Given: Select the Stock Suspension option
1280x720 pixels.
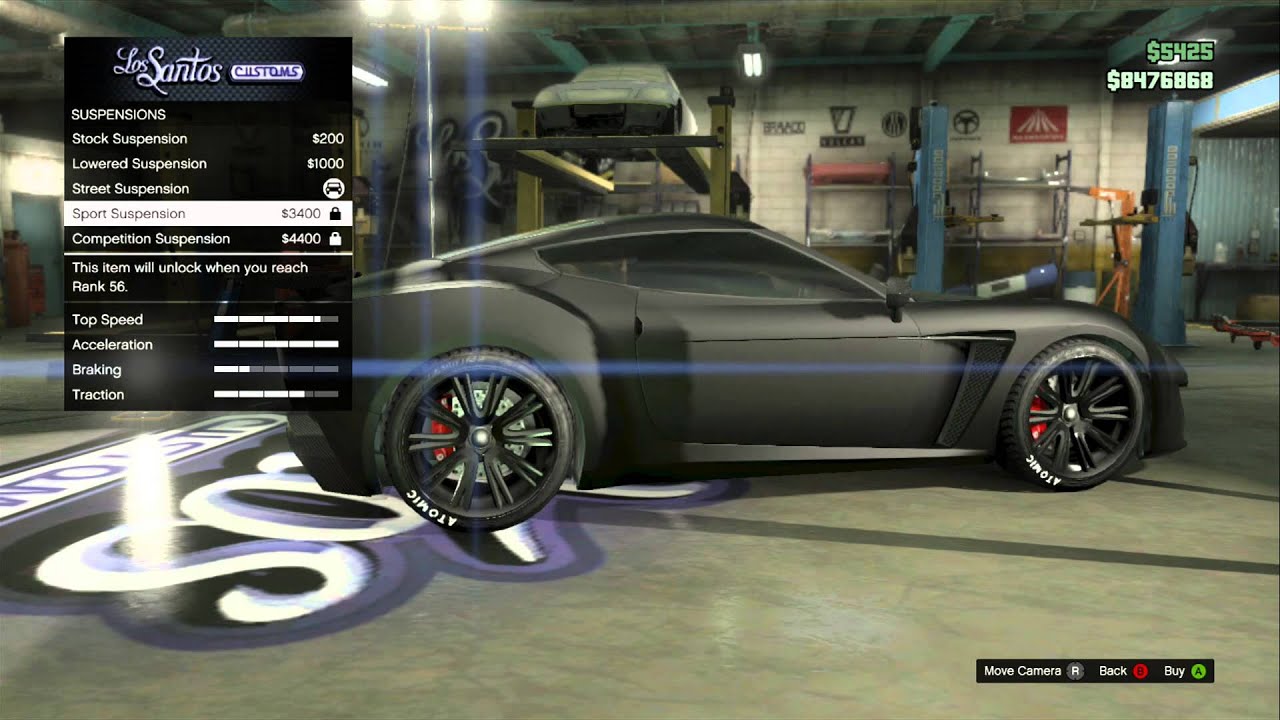Looking at the screenshot, I should tap(207, 139).
